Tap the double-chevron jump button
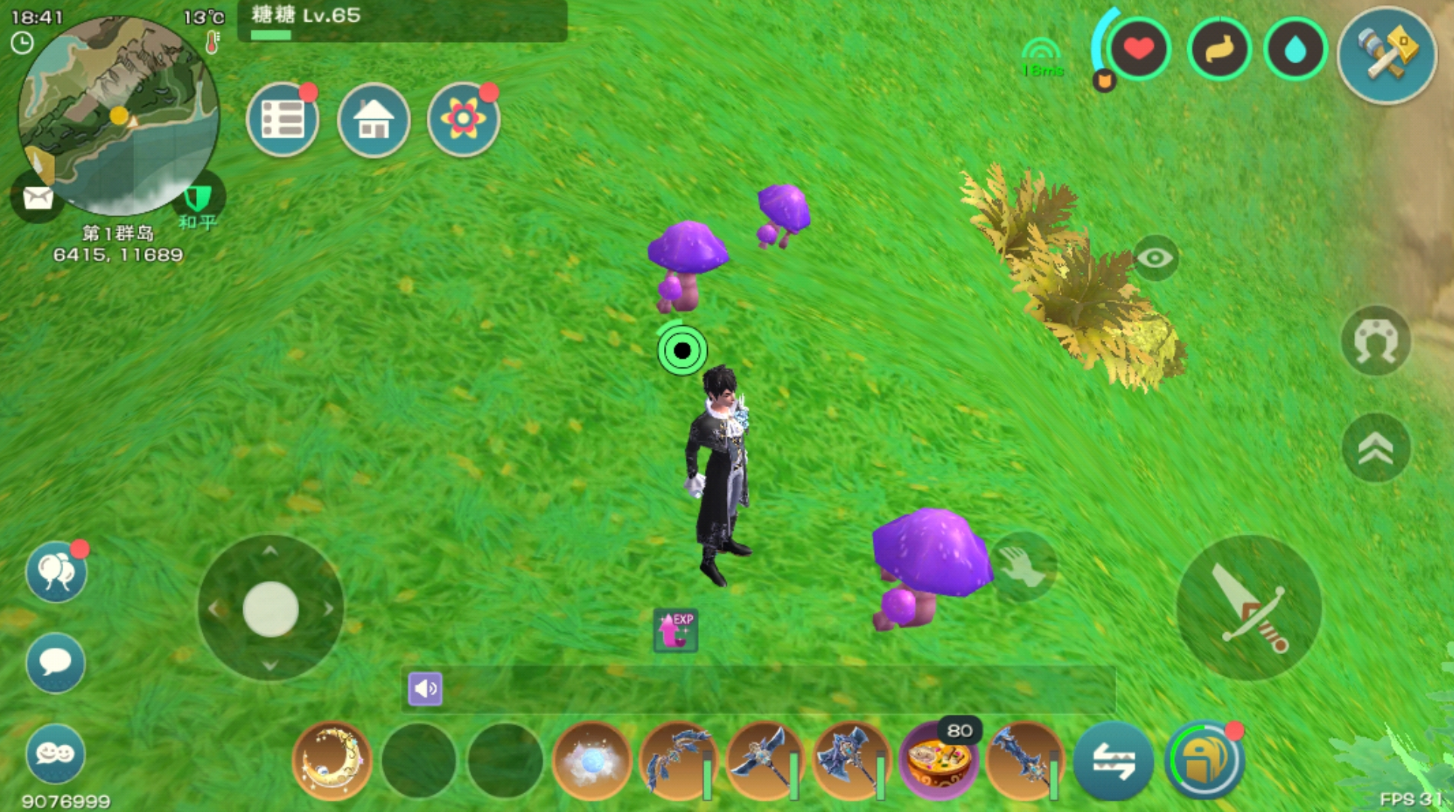This screenshot has width=1454, height=812. click(1376, 448)
